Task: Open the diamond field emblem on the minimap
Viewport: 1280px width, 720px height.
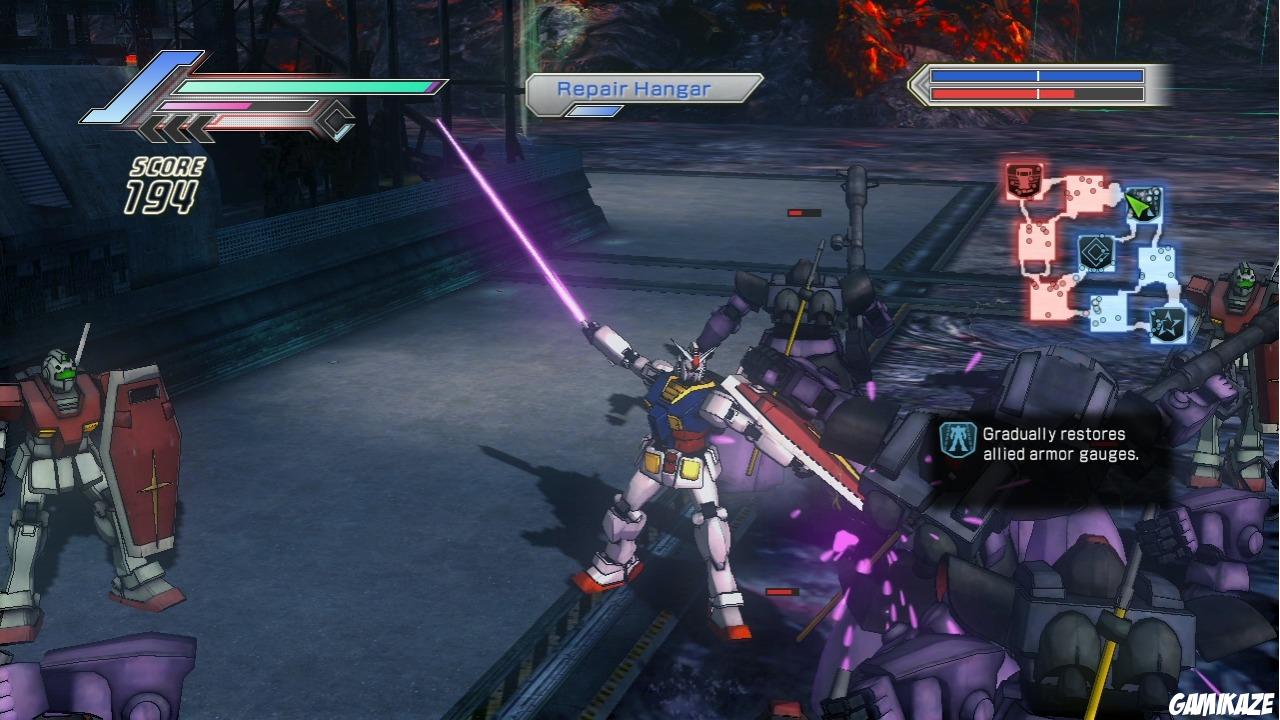Action: 1095,252
